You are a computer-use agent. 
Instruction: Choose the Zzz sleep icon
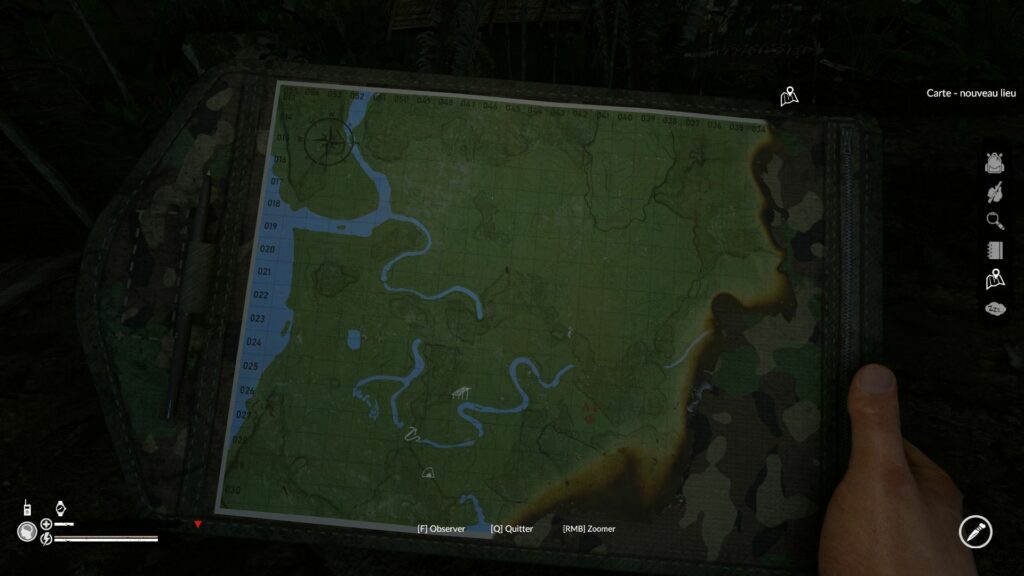994,308
